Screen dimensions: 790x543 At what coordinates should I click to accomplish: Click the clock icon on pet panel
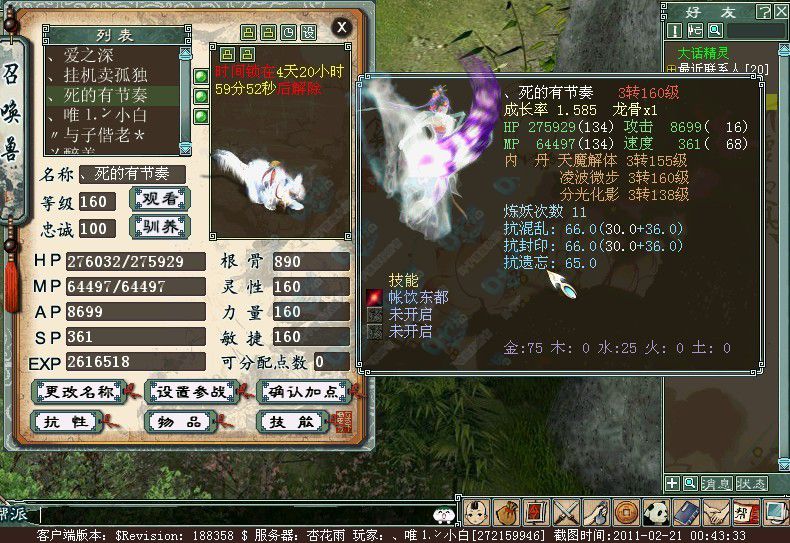(289, 32)
